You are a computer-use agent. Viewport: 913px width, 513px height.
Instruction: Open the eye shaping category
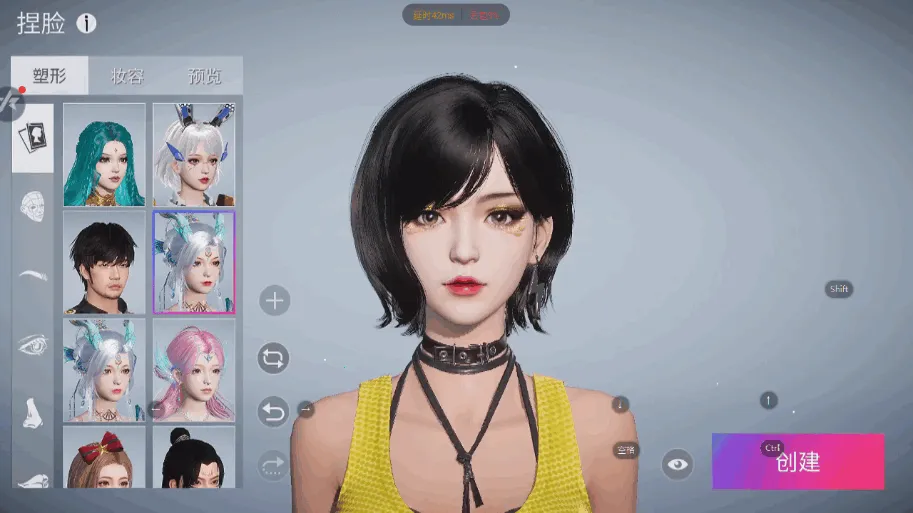coord(33,343)
